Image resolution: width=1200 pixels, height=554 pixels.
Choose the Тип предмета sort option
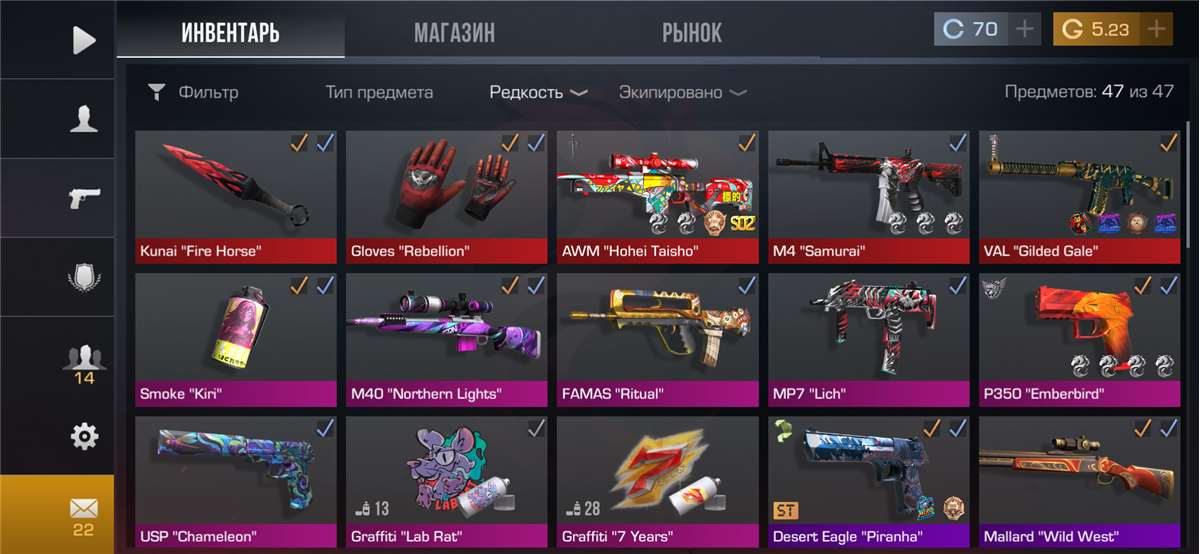379,93
